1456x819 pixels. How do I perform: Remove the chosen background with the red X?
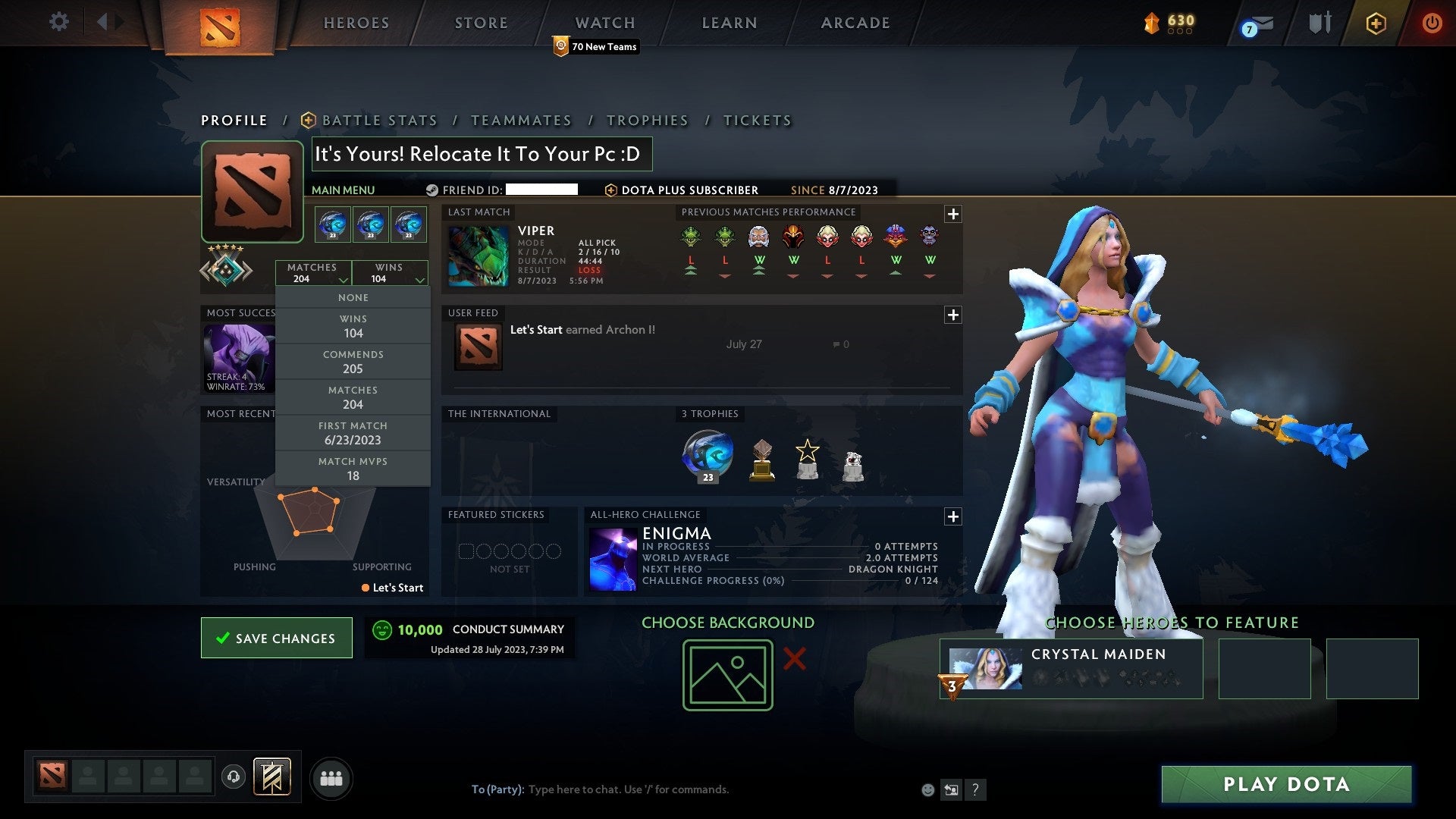point(793,659)
